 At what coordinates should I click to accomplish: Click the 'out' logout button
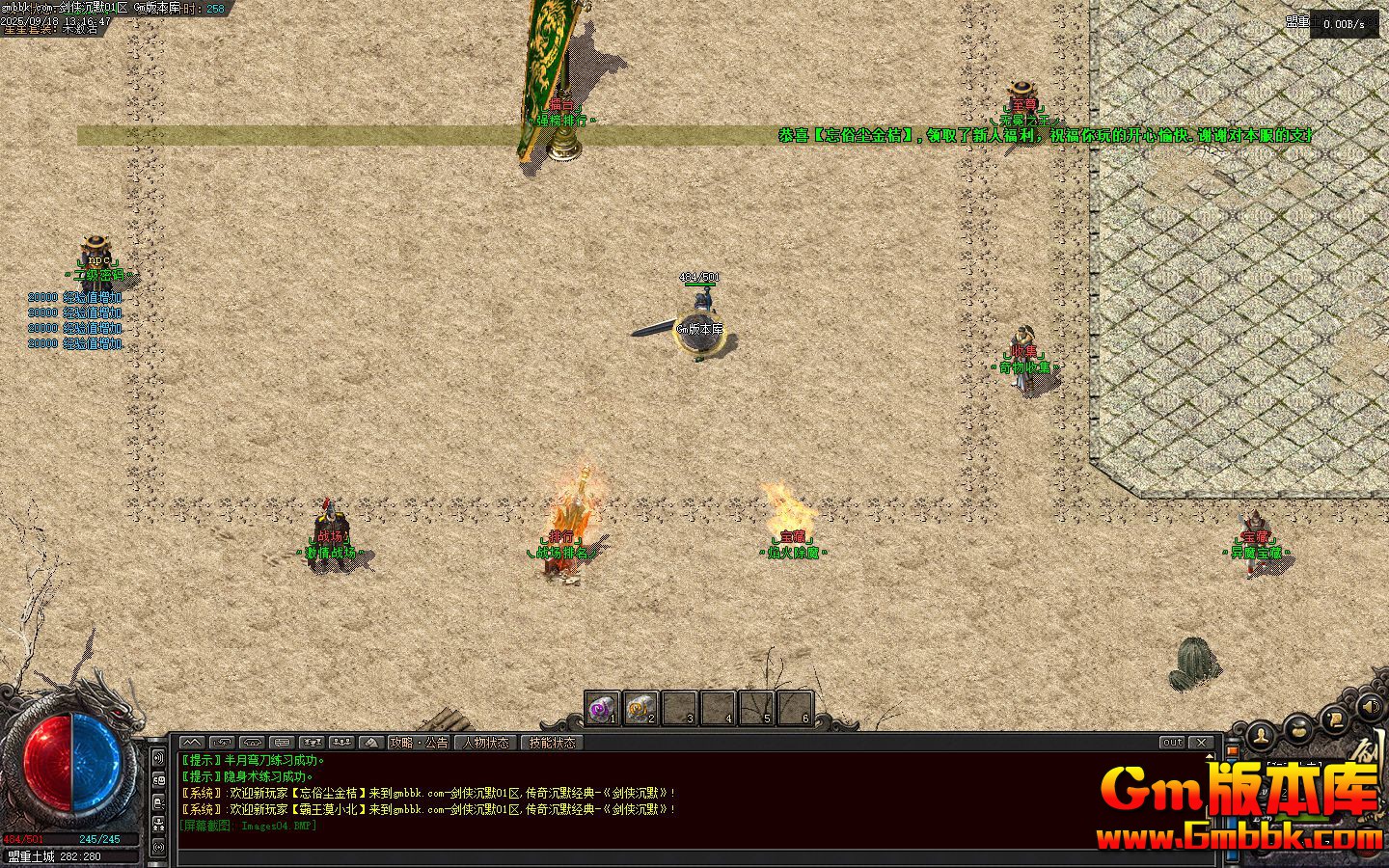tap(1172, 743)
